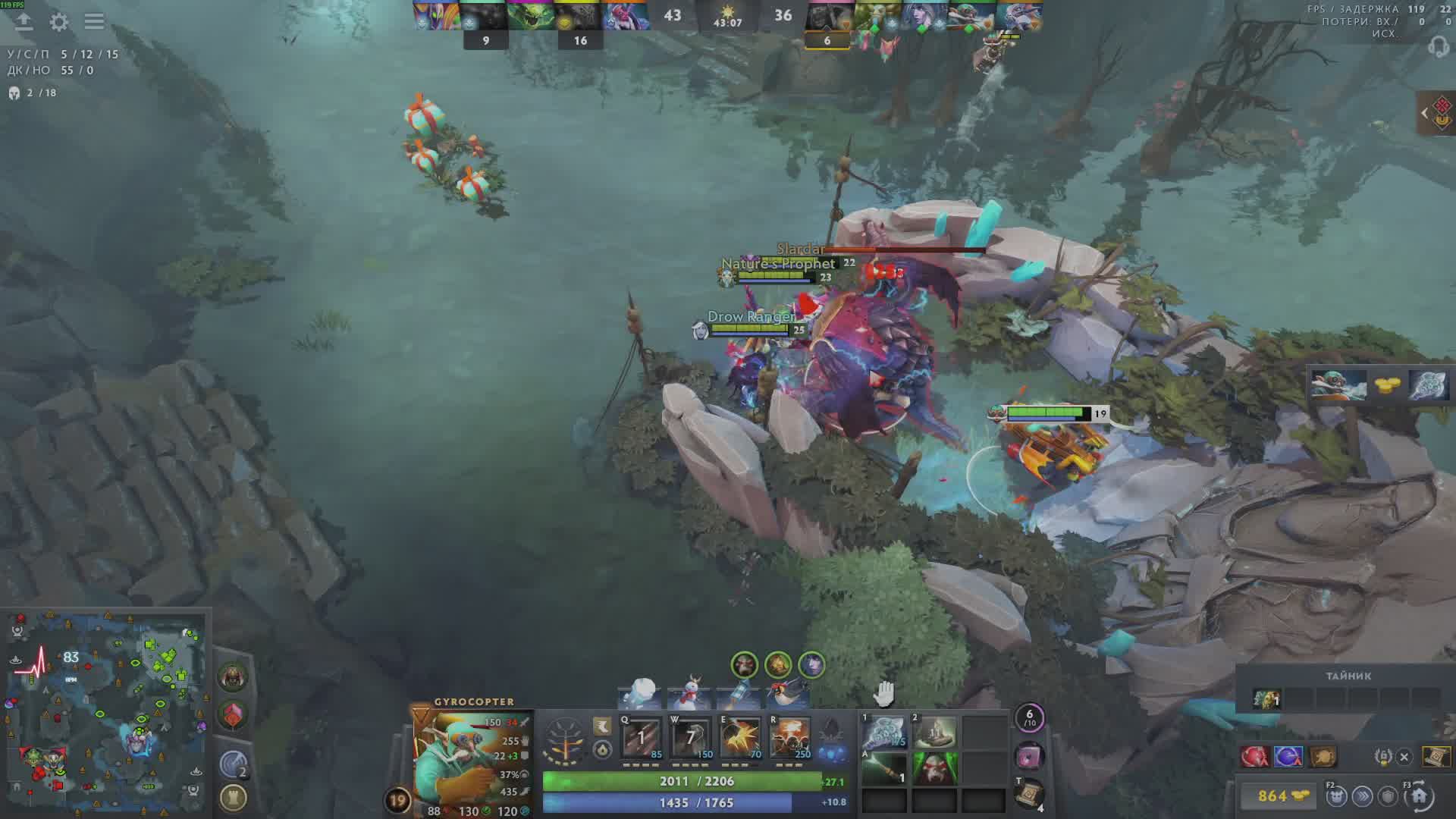The width and height of the screenshot is (1456, 819).
Task: Cast Homing Missile ability on W
Action: click(690, 737)
